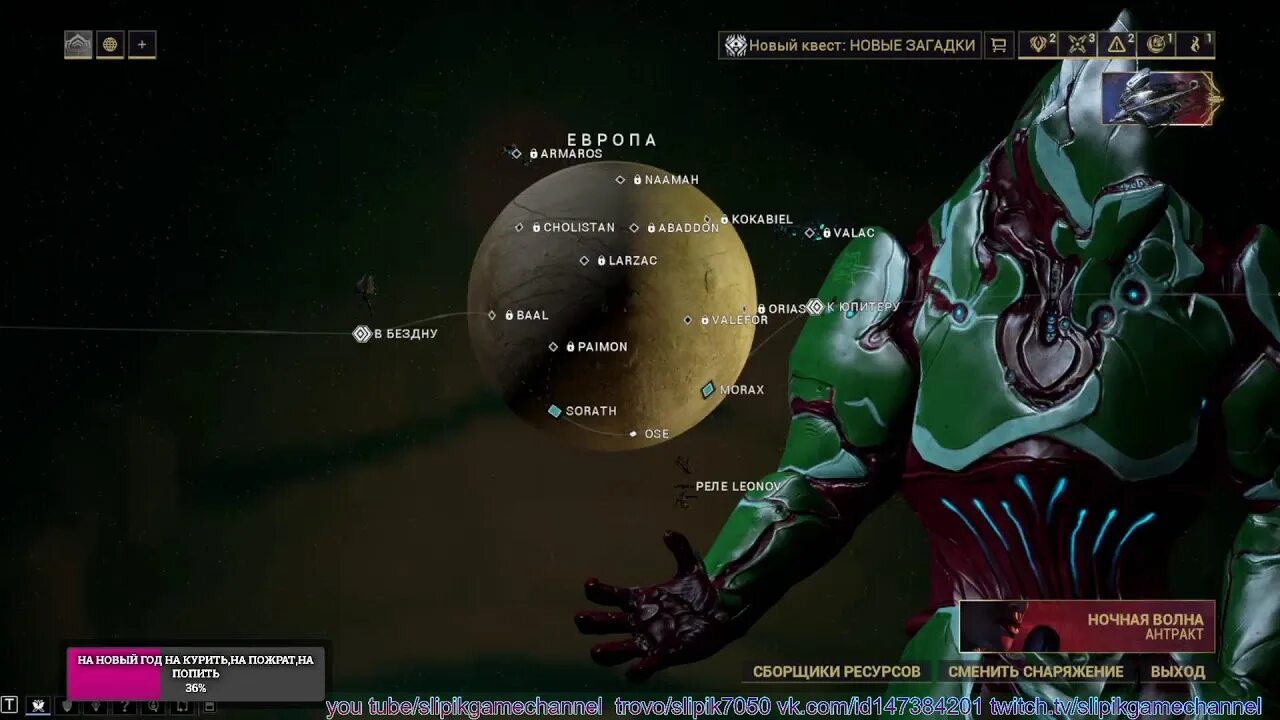Choose the Larzac mission node
1280x720 pixels.
click(x=585, y=261)
